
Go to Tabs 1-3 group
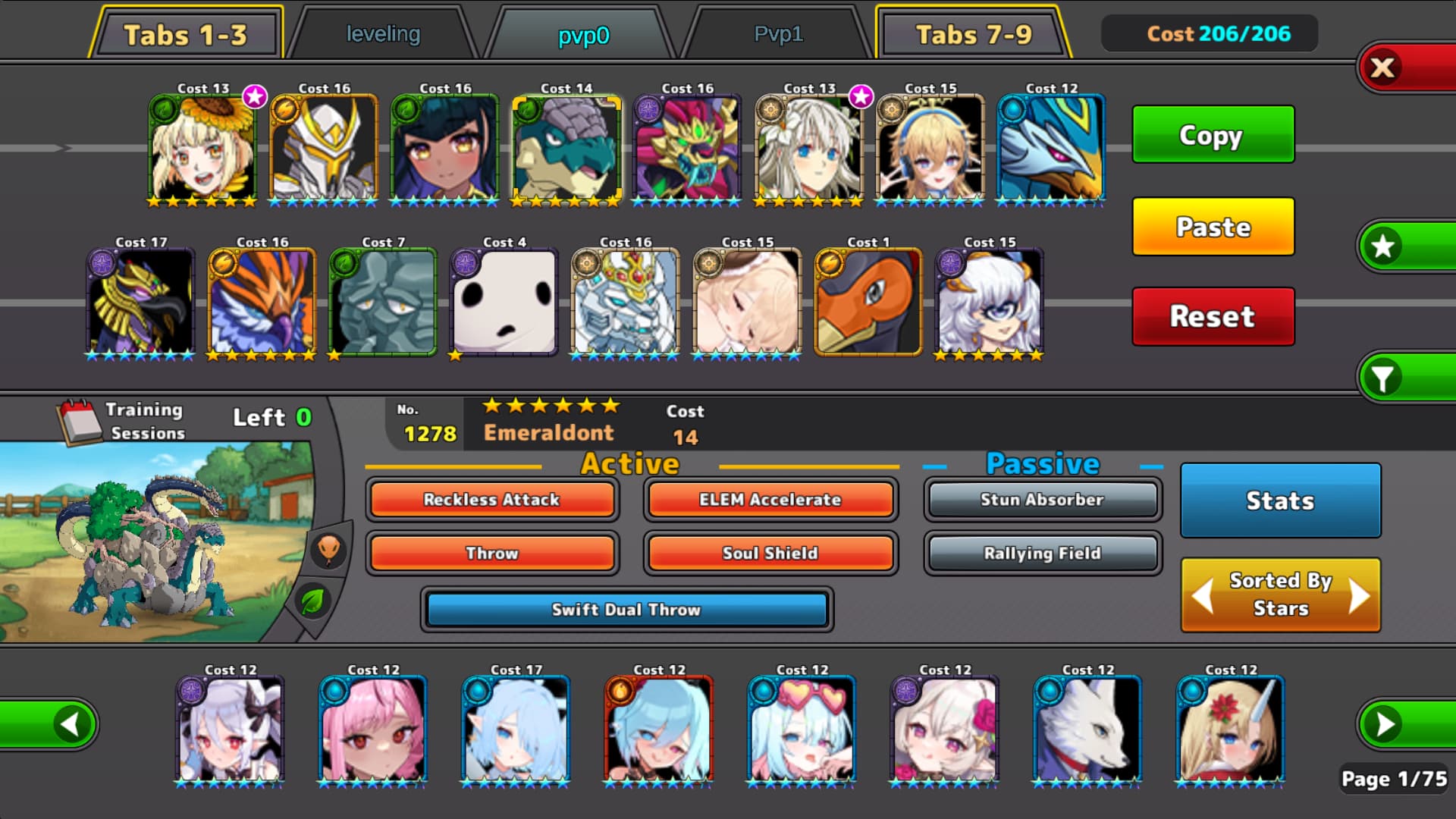coord(186,35)
